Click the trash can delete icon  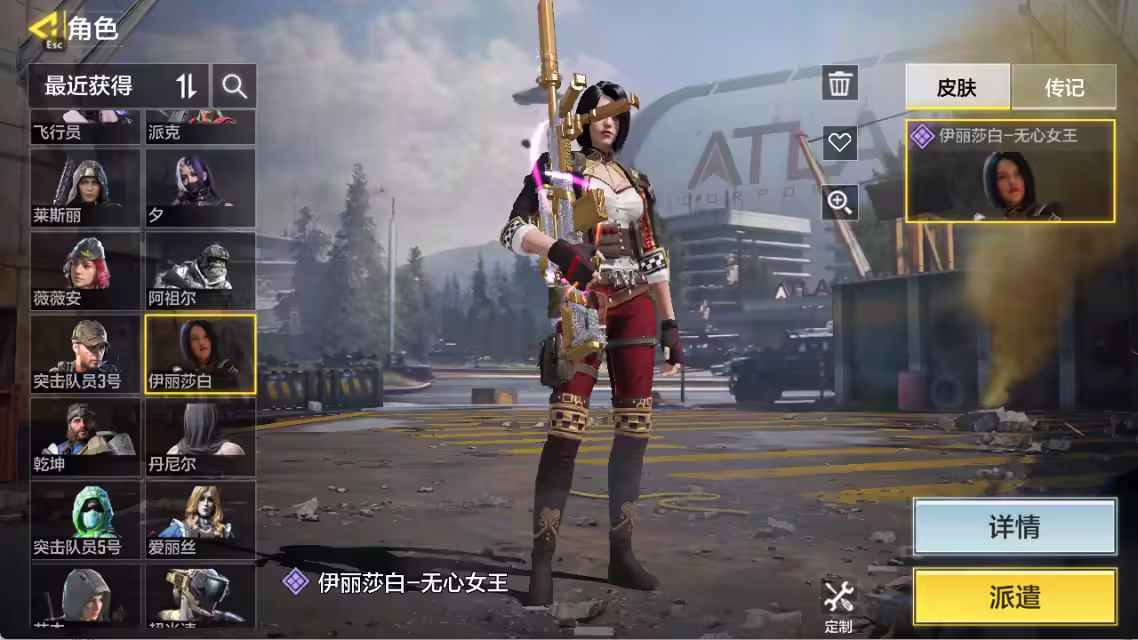[x=840, y=83]
